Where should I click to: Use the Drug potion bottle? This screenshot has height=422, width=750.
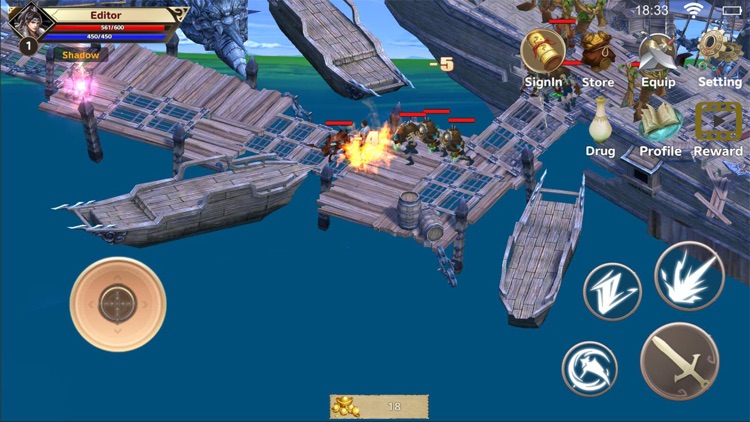(x=600, y=122)
